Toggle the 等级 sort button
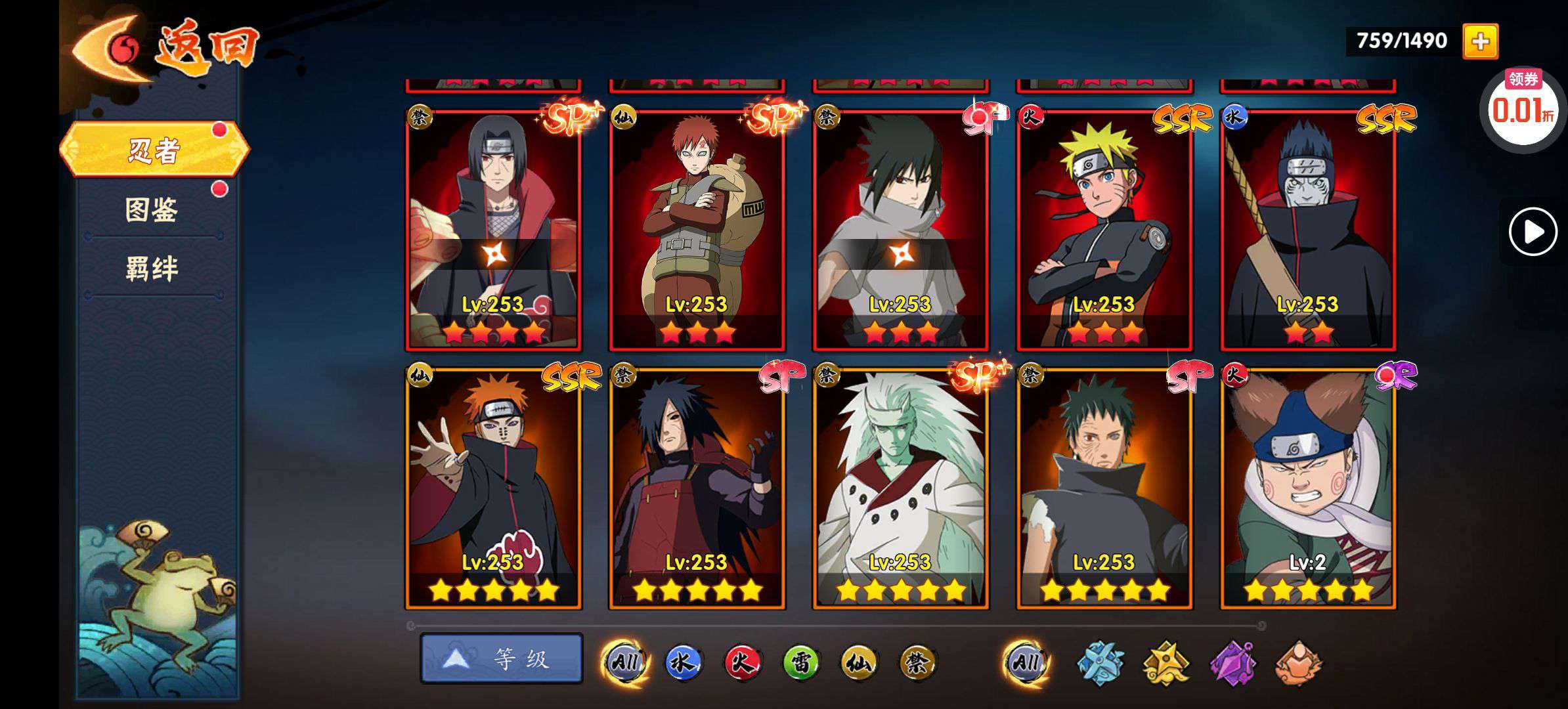 coord(502,658)
